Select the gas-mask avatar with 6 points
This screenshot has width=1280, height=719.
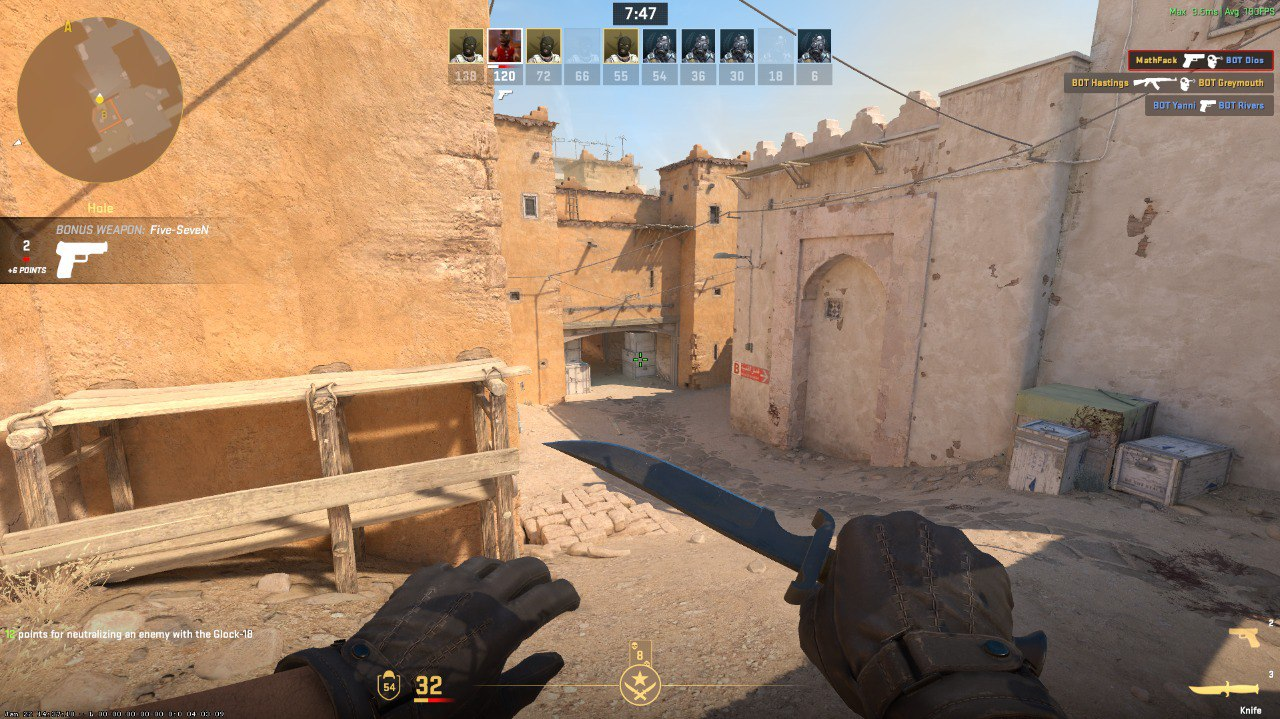[814, 46]
